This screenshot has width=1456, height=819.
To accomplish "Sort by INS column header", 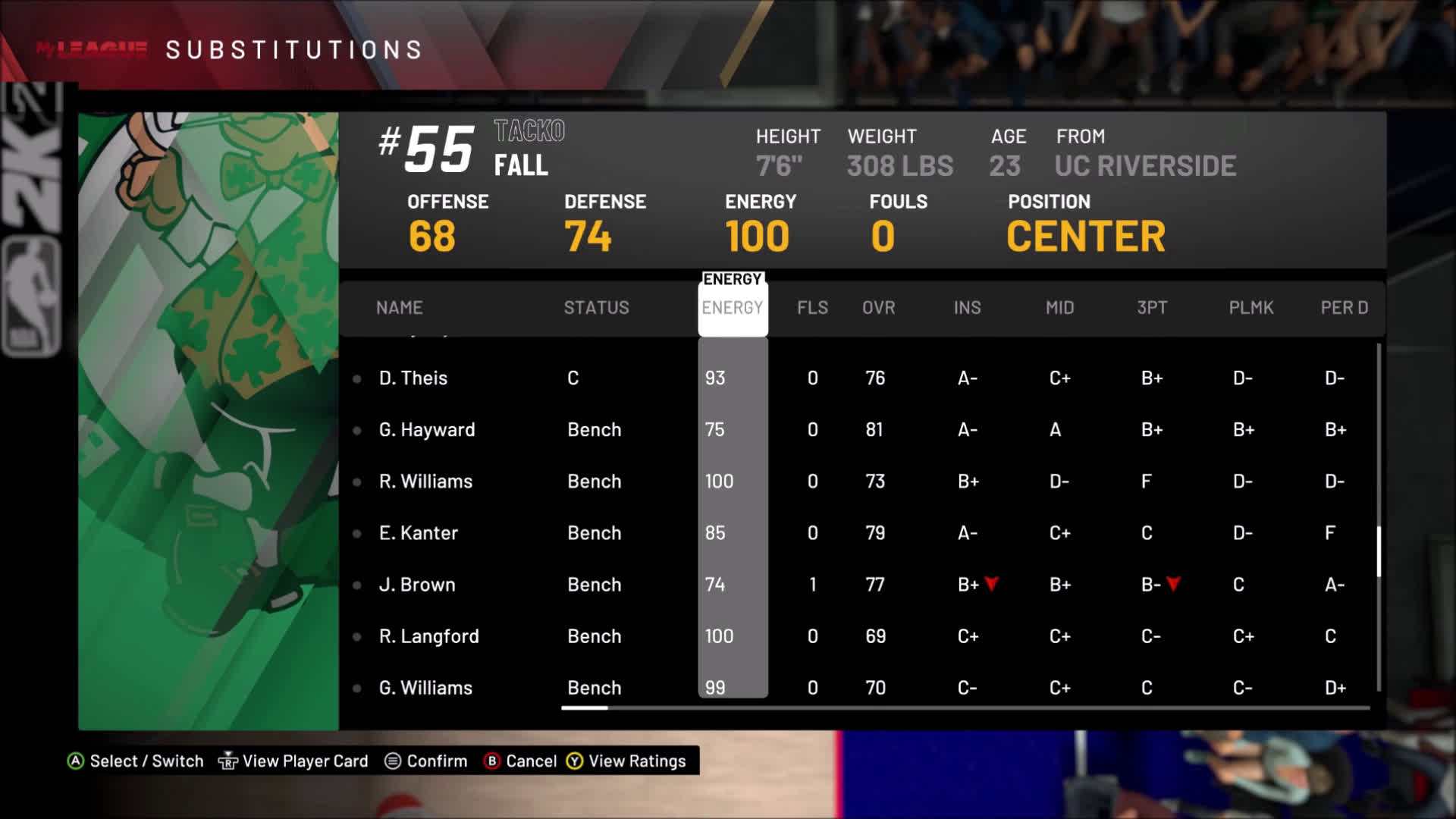I will tap(967, 307).
